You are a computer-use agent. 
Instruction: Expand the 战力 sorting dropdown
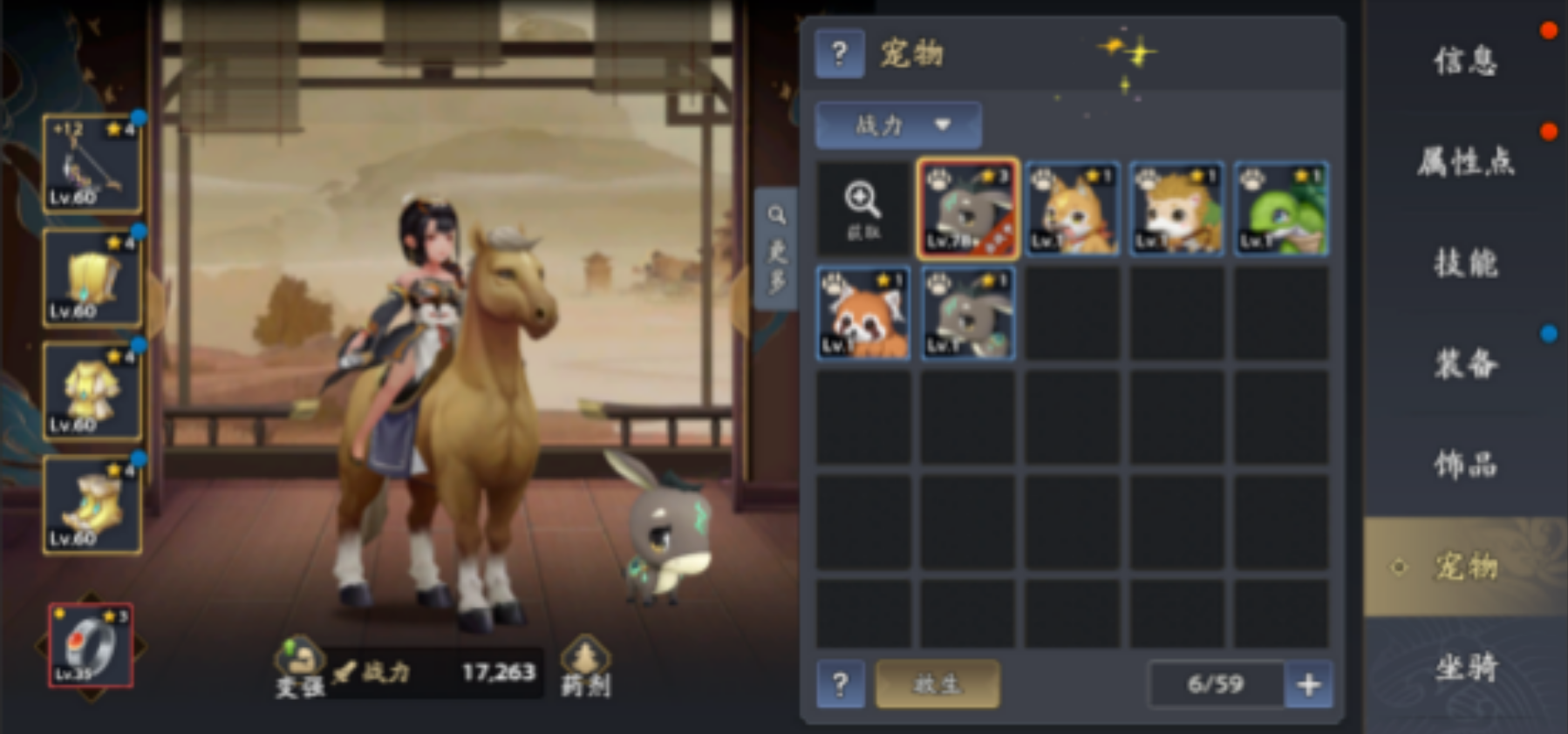[x=896, y=124]
